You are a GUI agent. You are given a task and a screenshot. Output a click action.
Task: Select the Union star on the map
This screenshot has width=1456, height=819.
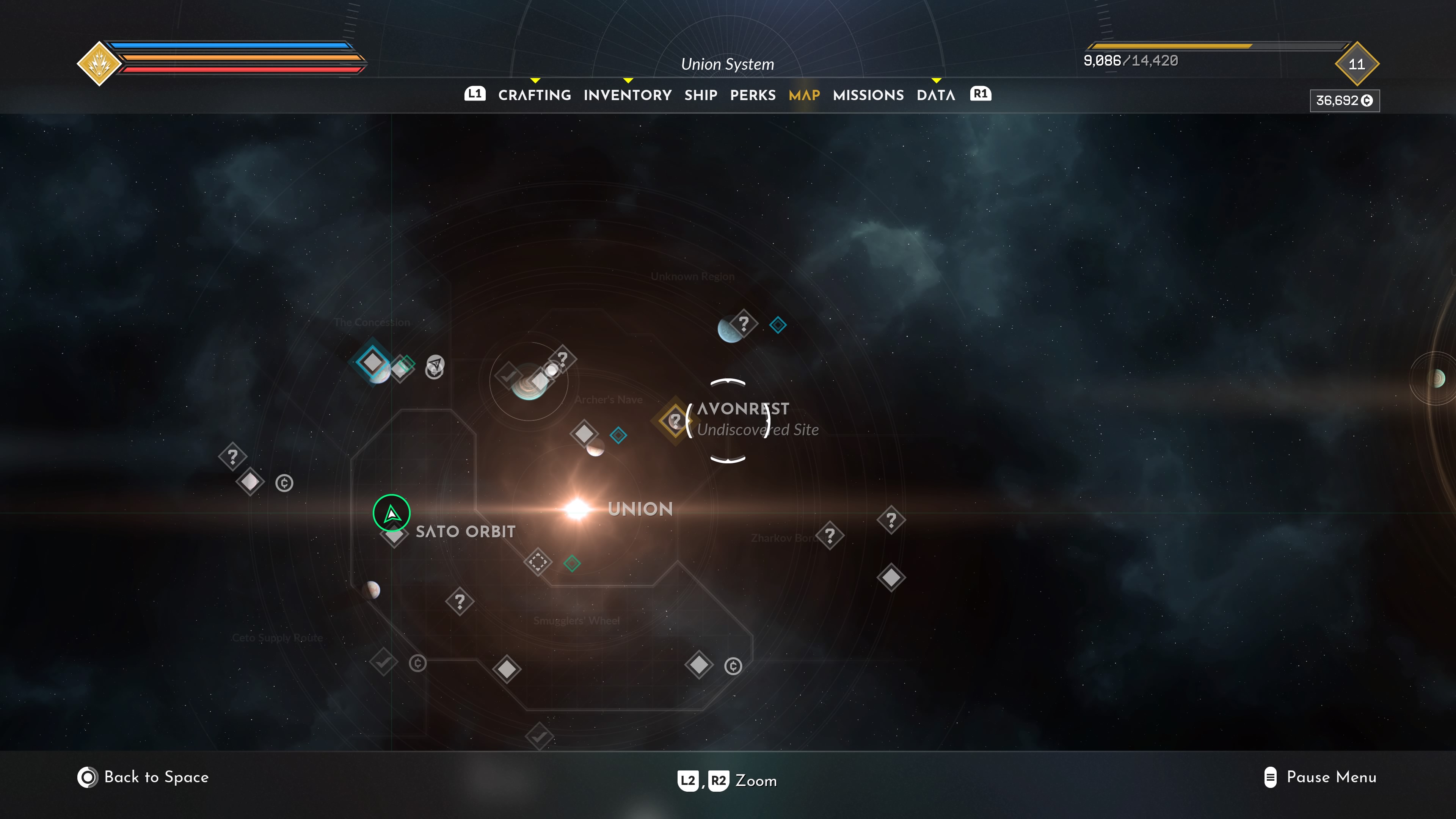577,509
